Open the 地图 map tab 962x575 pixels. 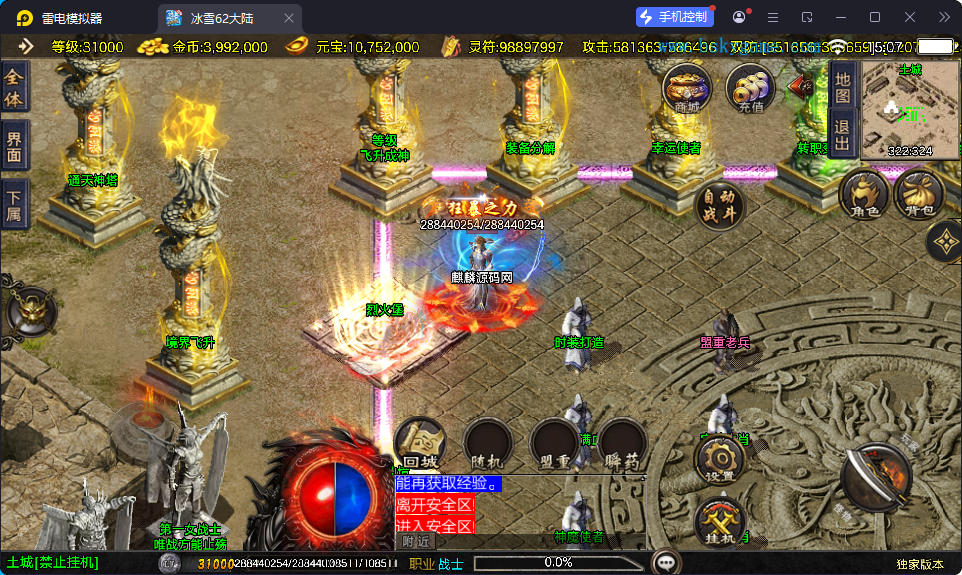tap(842, 86)
